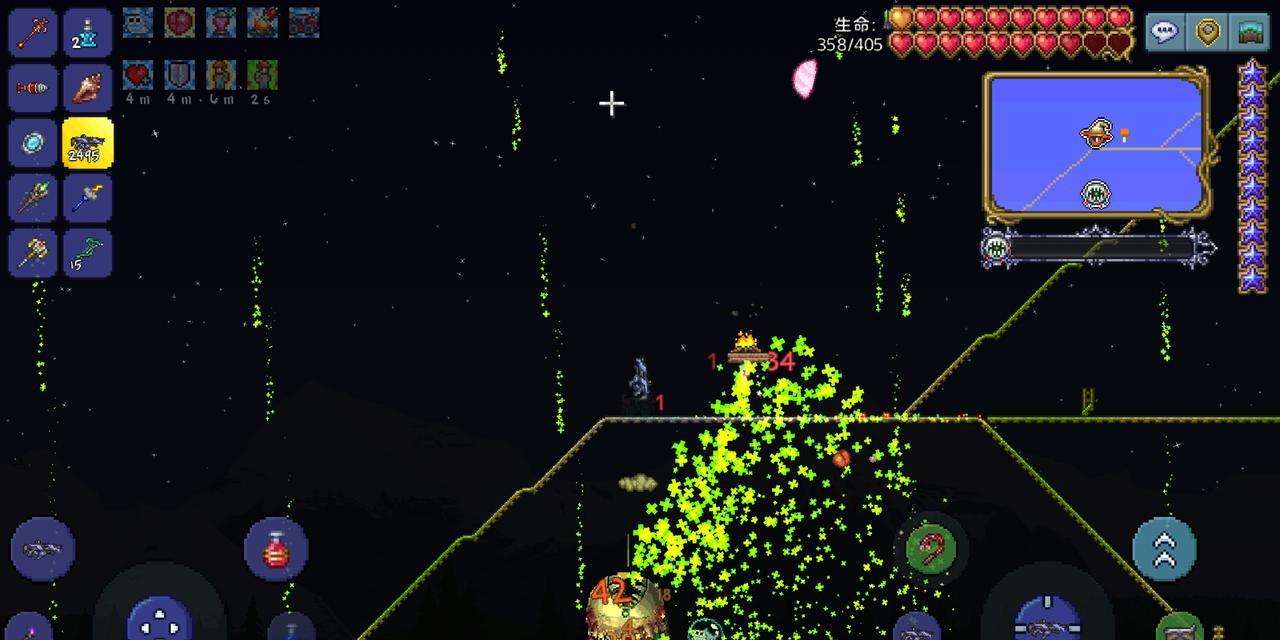
Task: Tap the minimap to expand it
Action: click(1095, 144)
